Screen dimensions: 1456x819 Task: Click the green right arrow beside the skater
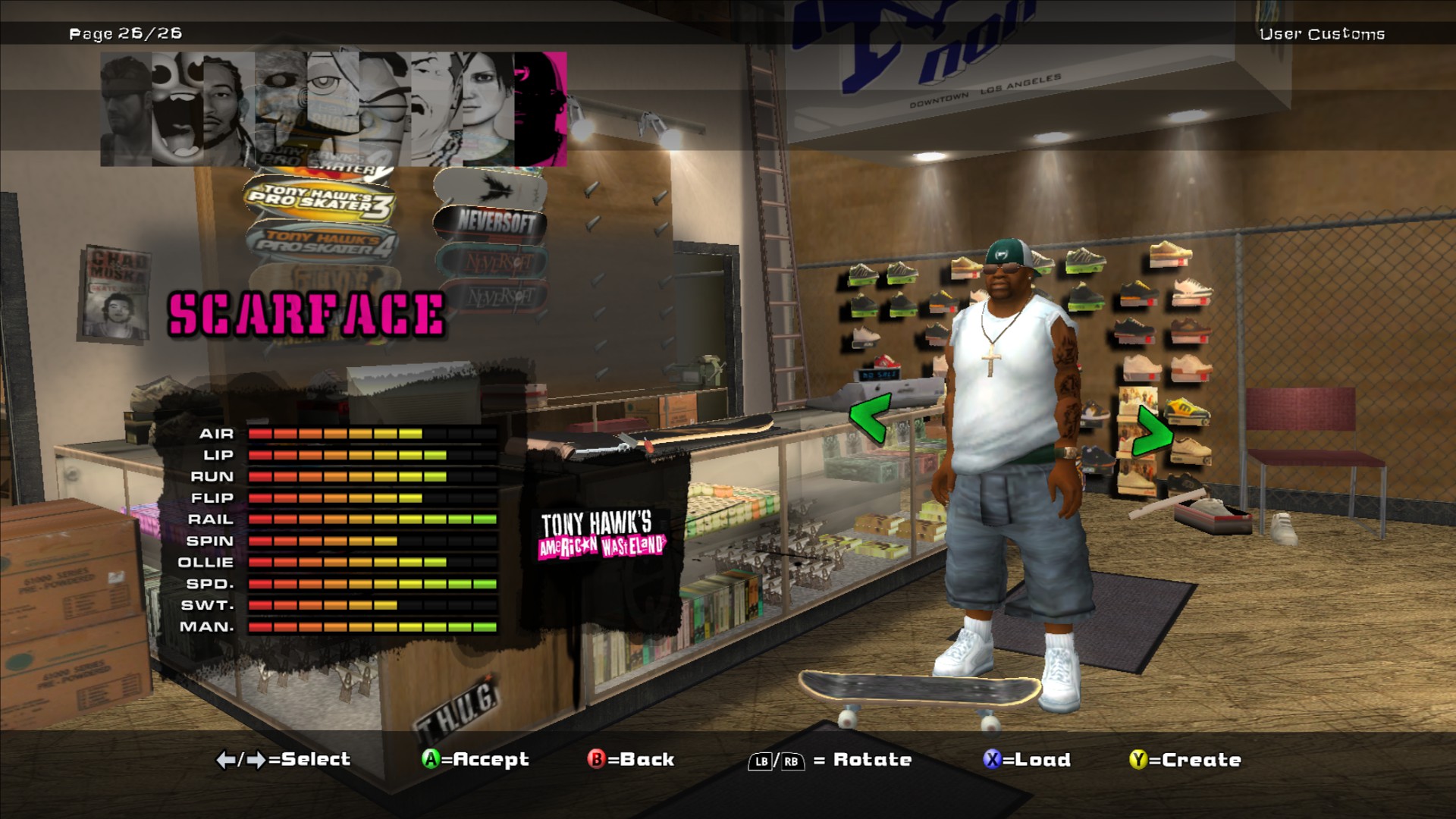pyautogui.click(x=1152, y=431)
